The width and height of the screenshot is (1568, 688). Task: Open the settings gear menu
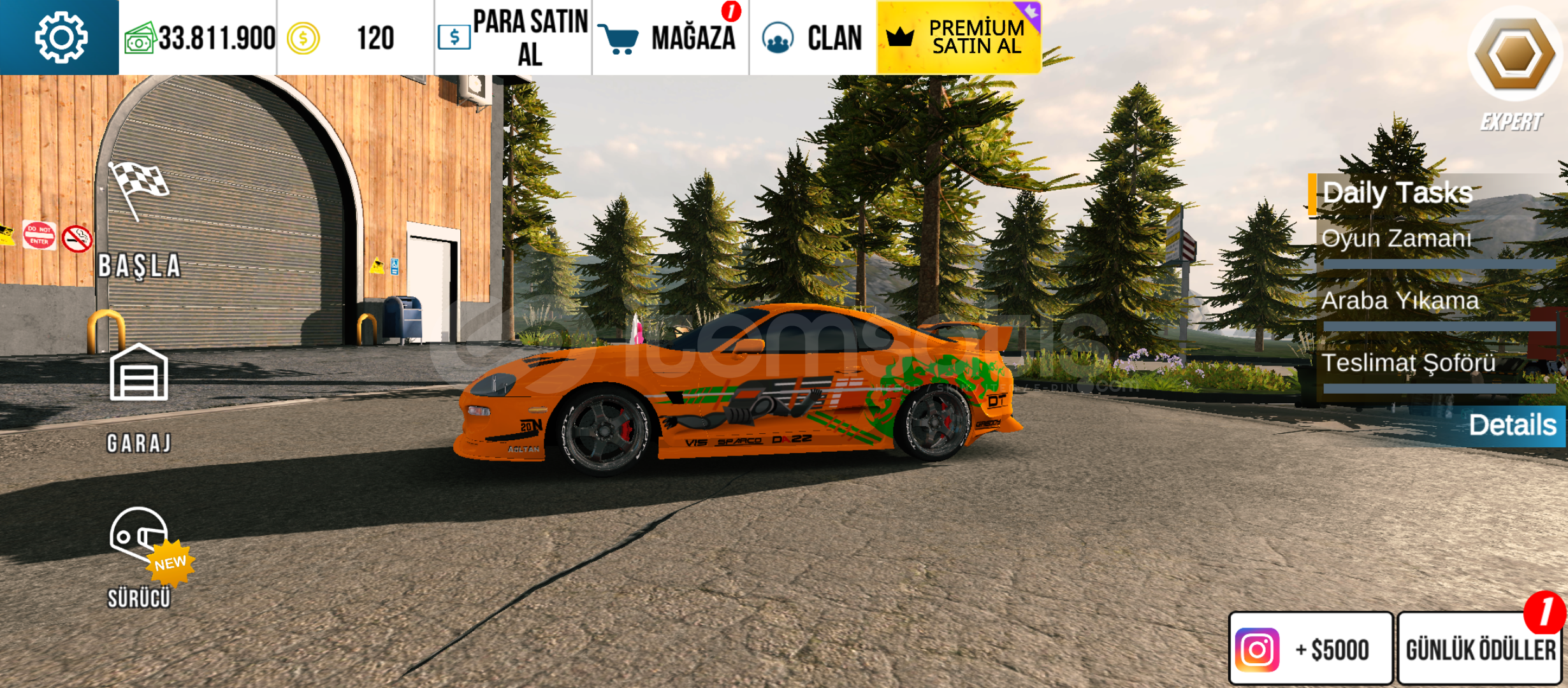tap(60, 38)
